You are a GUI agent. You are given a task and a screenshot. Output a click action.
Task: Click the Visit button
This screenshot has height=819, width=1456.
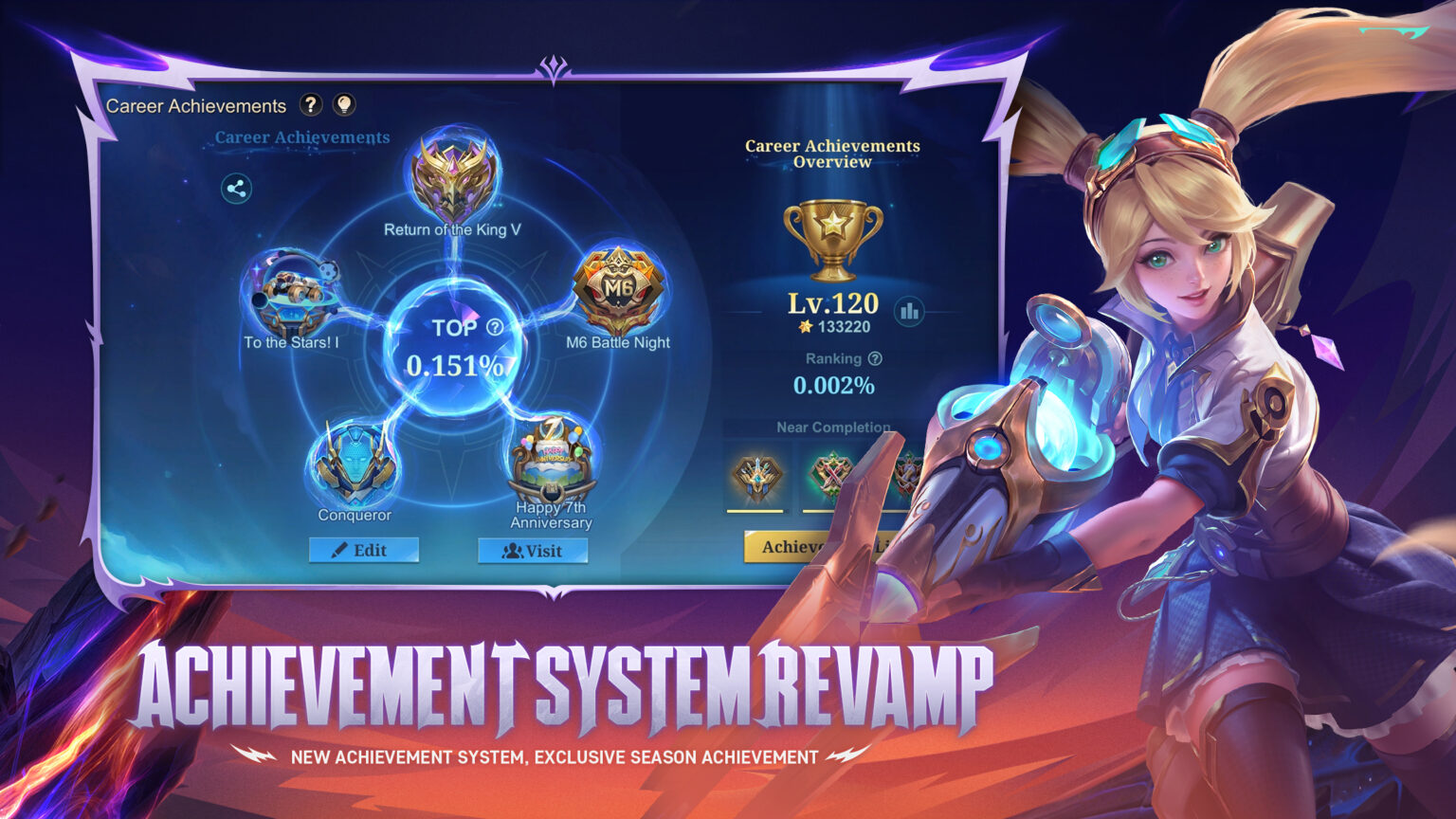[x=533, y=551]
